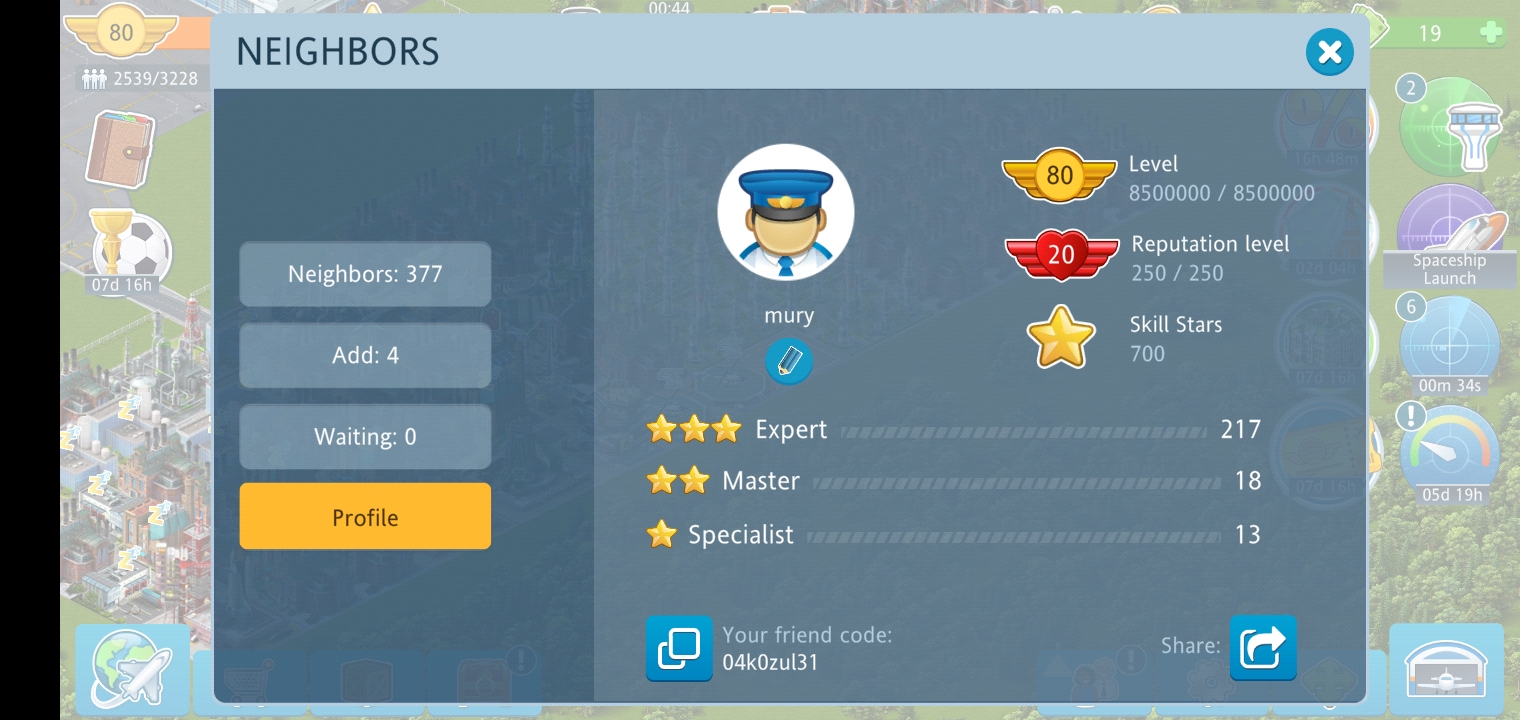Open the airplane hangar button

coord(1446,669)
